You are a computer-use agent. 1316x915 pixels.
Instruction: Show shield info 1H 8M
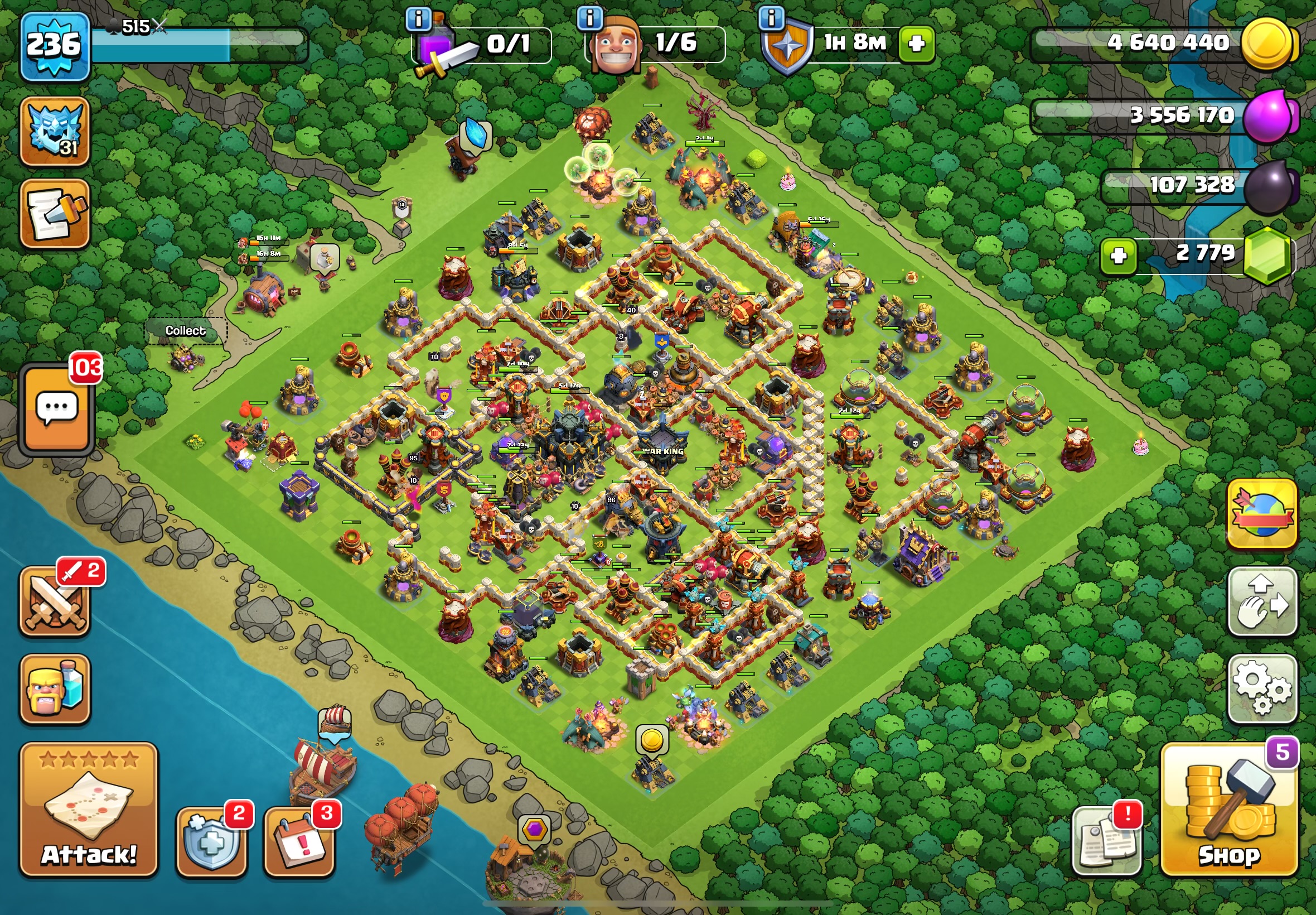click(771, 19)
